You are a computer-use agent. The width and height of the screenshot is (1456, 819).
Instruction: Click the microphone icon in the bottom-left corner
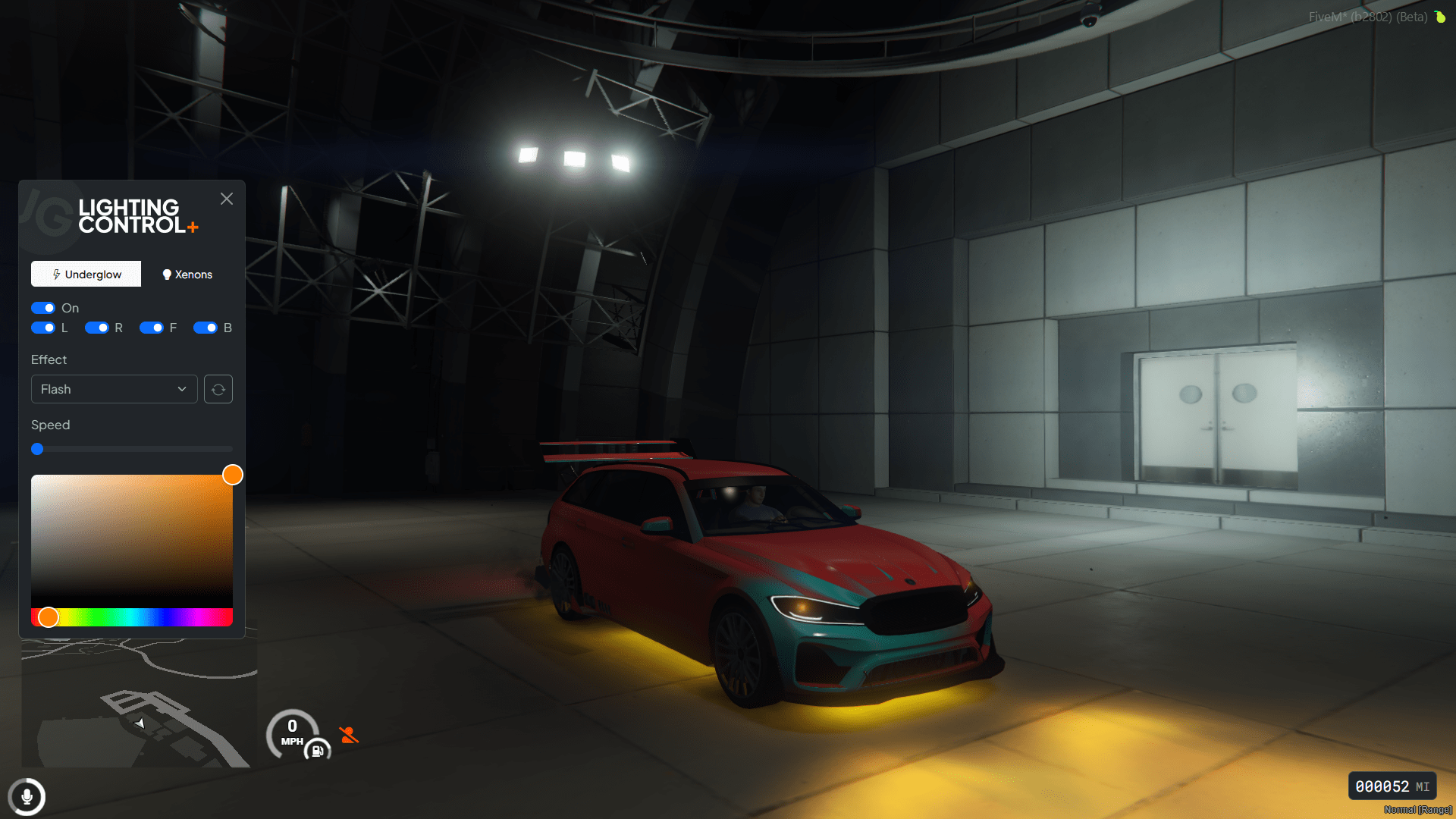point(27,797)
